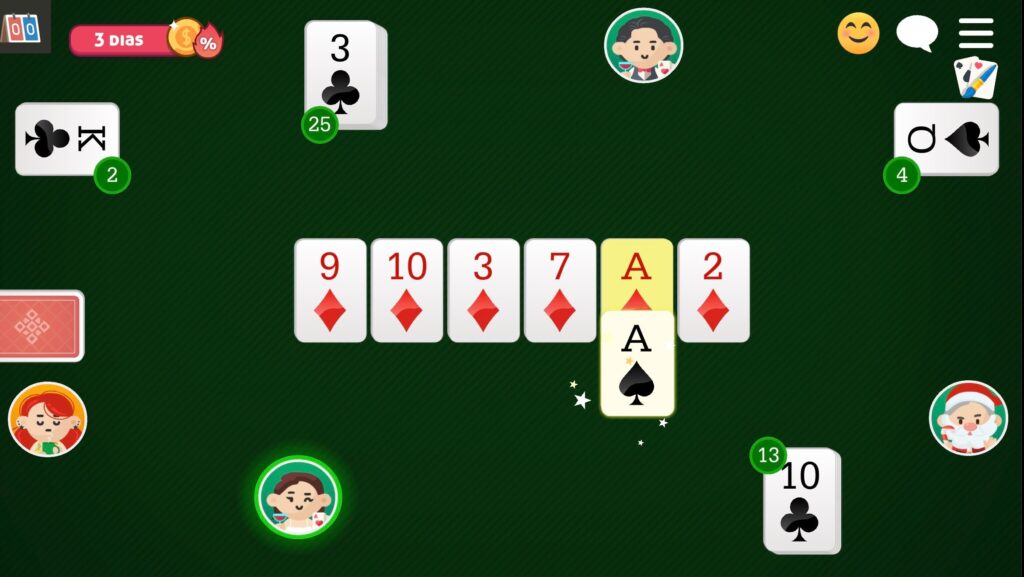Choose the 3 of diamonds card

(483, 290)
